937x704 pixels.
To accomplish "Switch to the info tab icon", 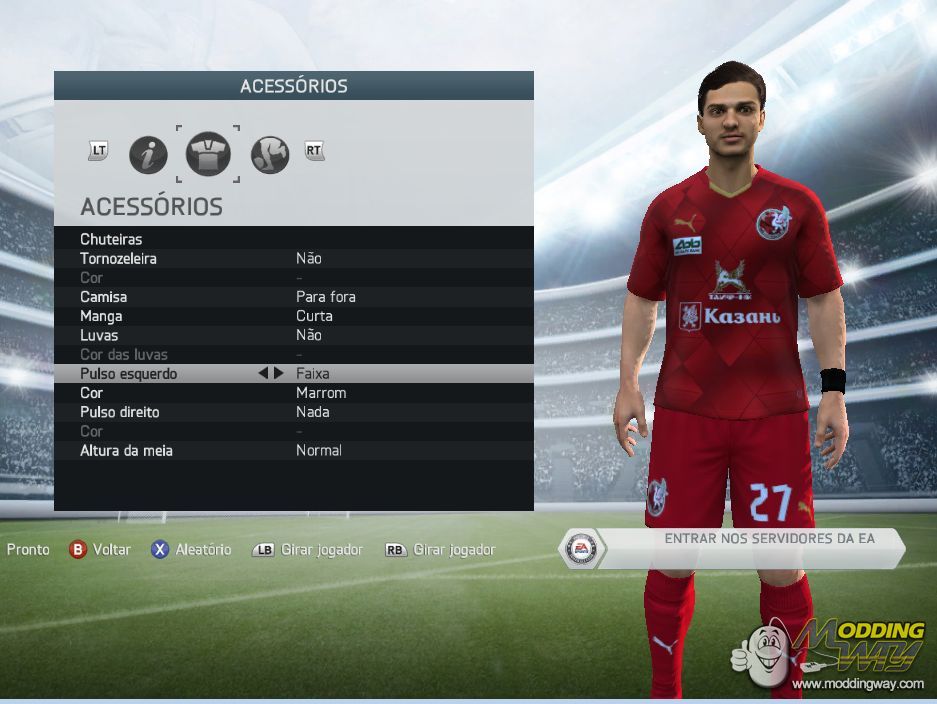I will point(148,154).
